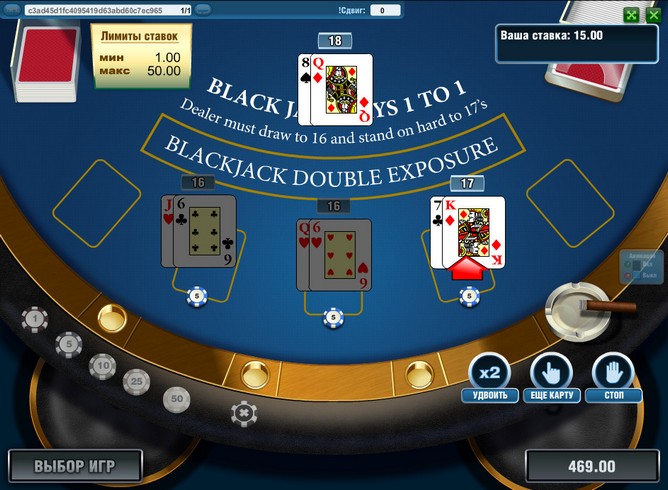Select the 1 chip
The height and width of the screenshot is (490, 668).
[35, 319]
